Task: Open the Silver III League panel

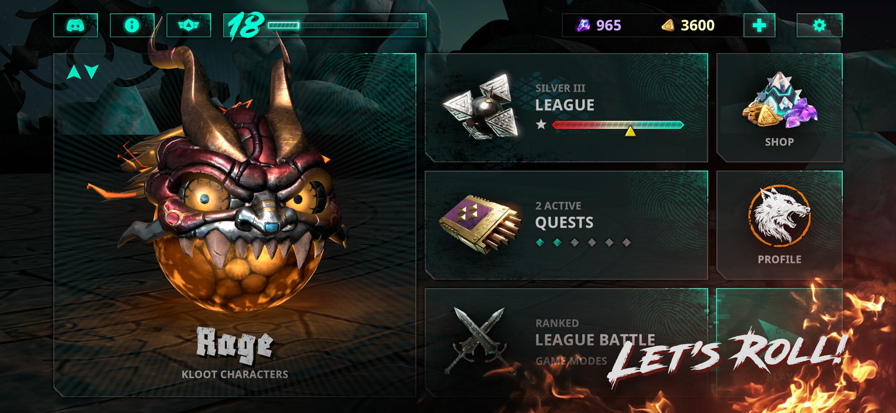Action: [x=566, y=107]
